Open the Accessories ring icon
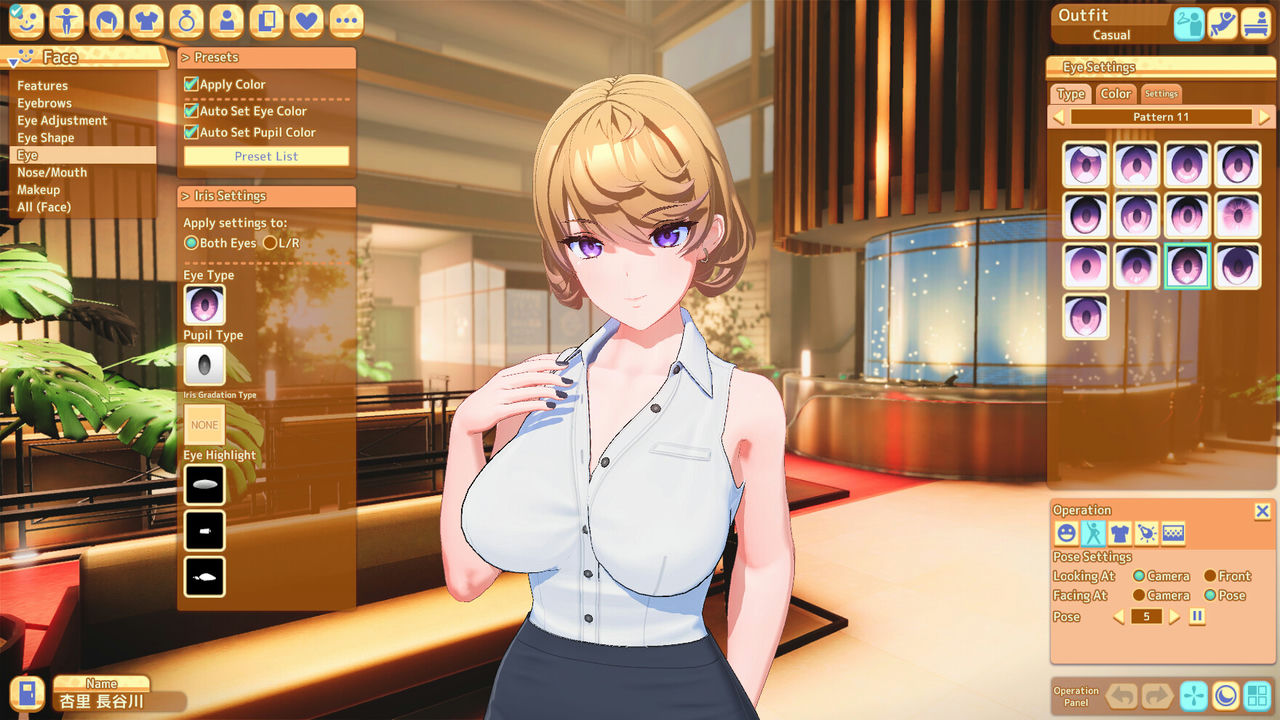 point(186,20)
